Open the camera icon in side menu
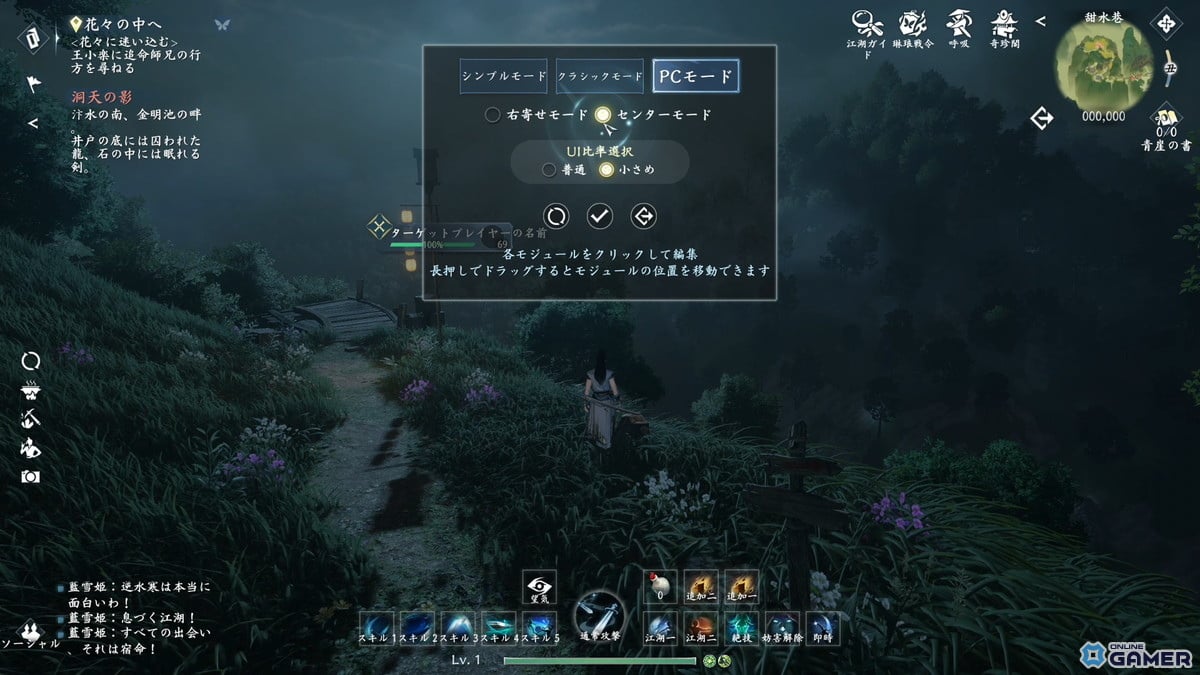 tap(31, 476)
